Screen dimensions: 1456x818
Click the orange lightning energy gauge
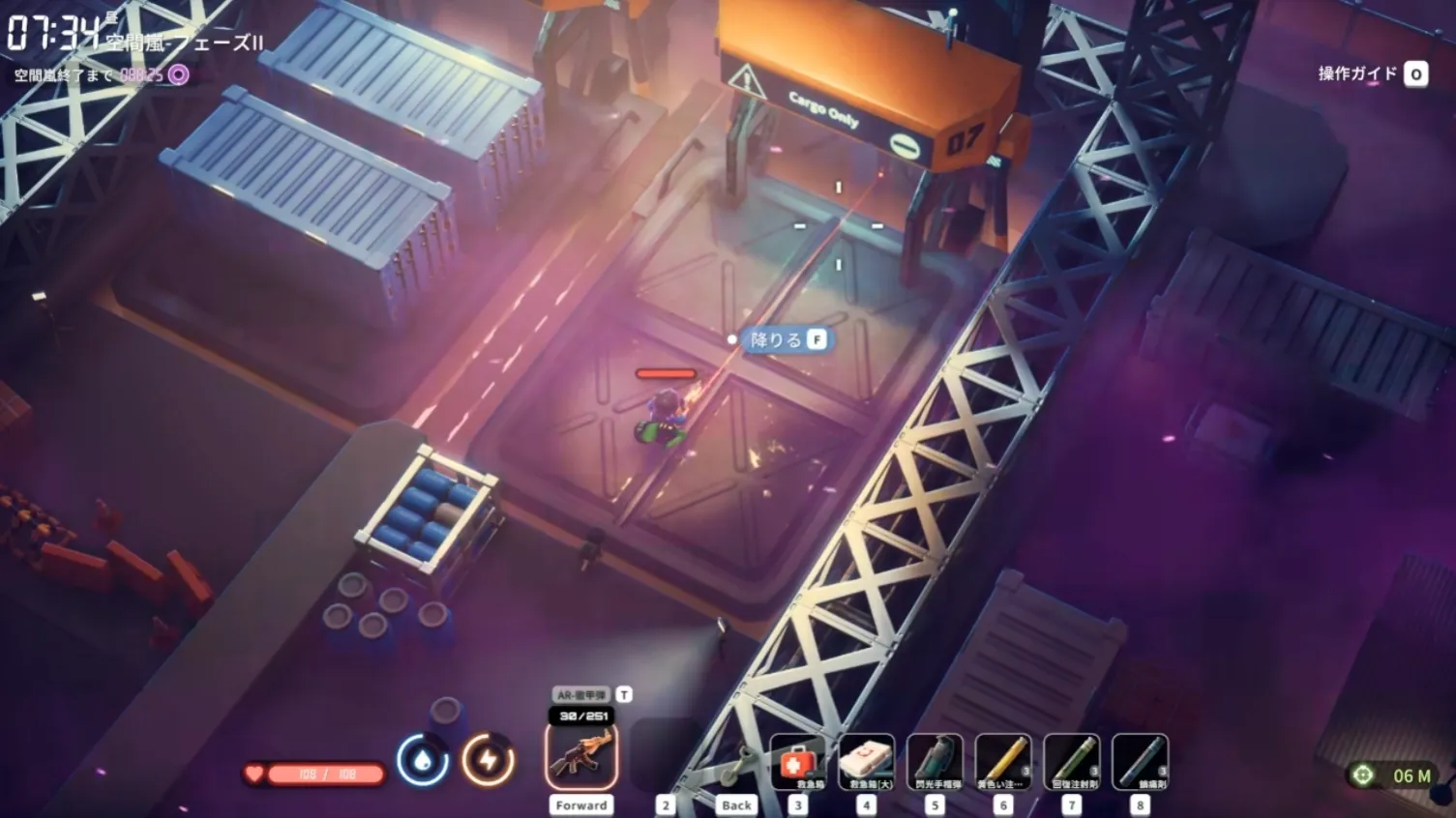coord(488,760)
